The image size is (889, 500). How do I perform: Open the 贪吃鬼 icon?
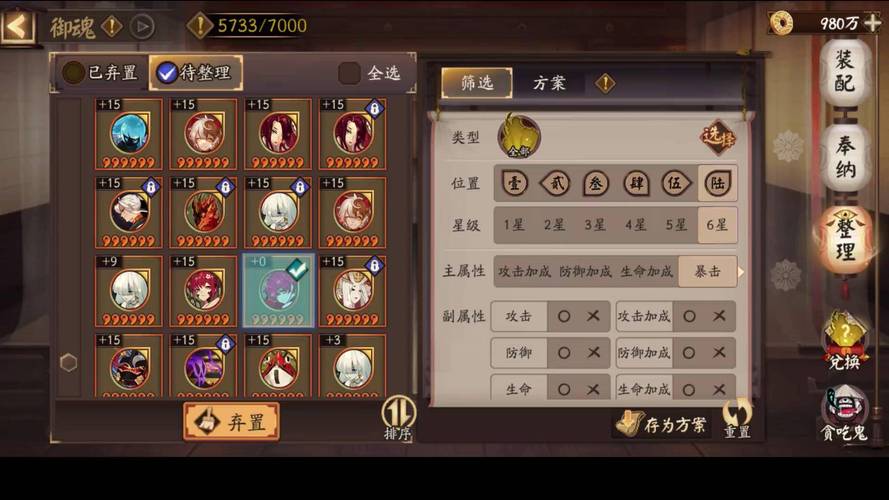click(x=844, y=412)
